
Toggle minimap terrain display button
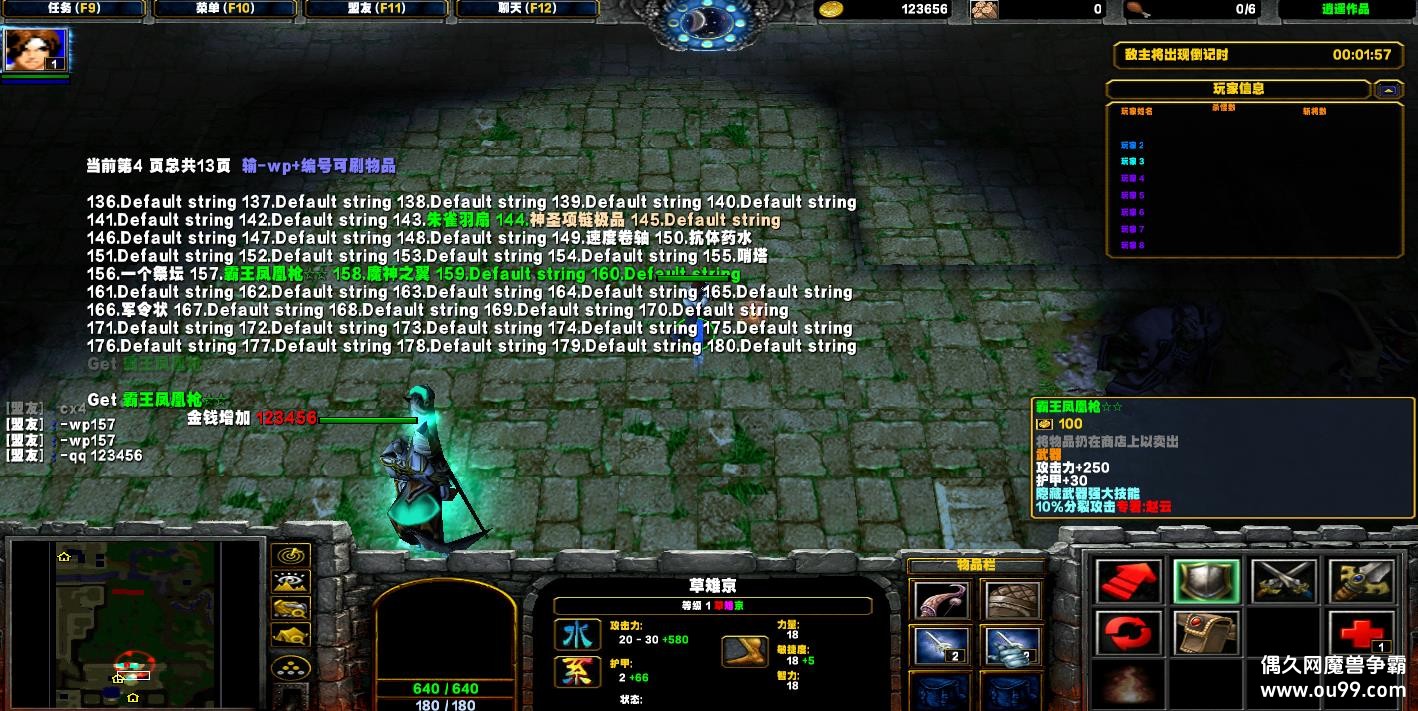tap(291, 581)
